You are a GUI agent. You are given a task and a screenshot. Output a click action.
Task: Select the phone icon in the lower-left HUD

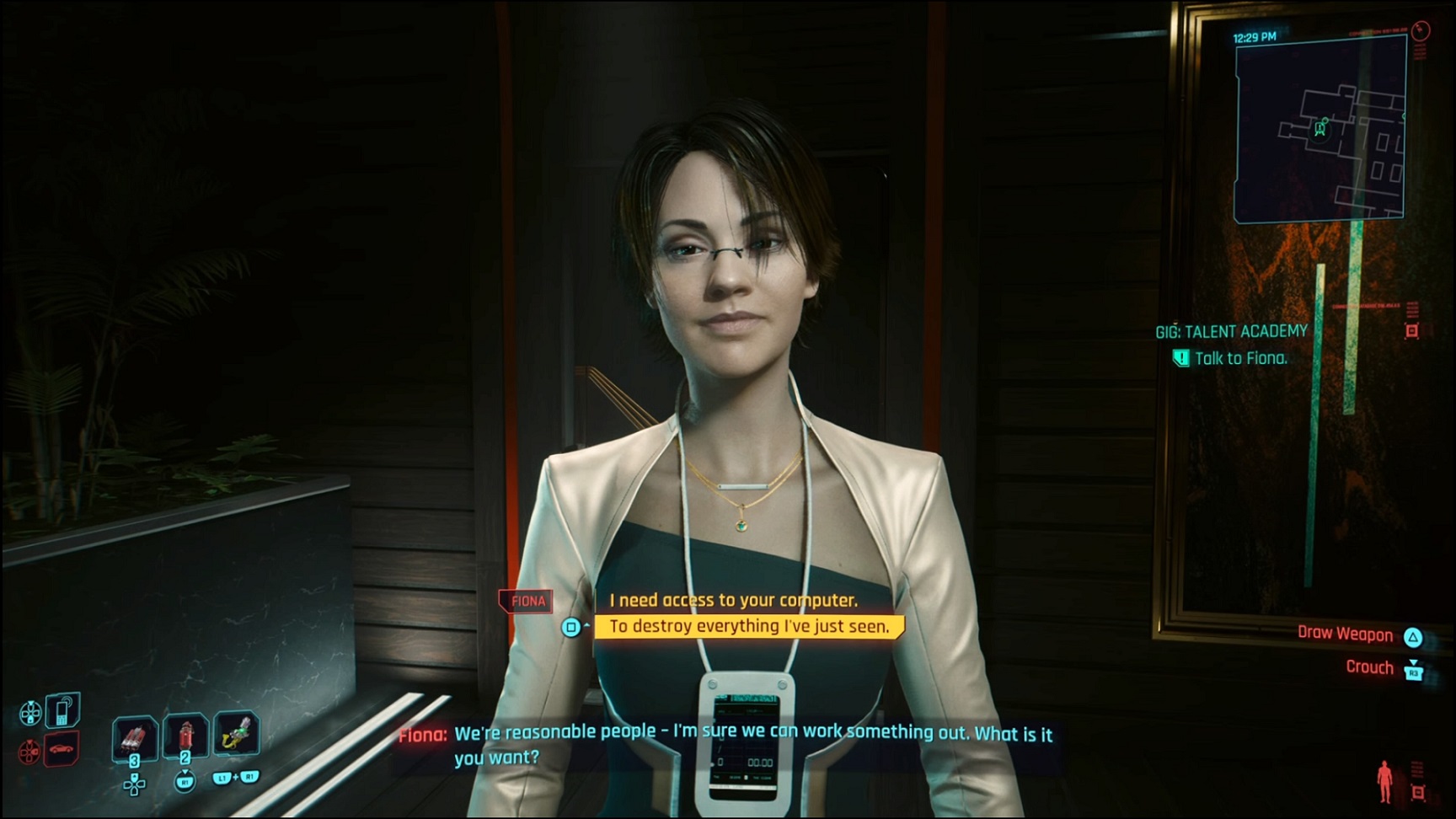coord(62,712)
